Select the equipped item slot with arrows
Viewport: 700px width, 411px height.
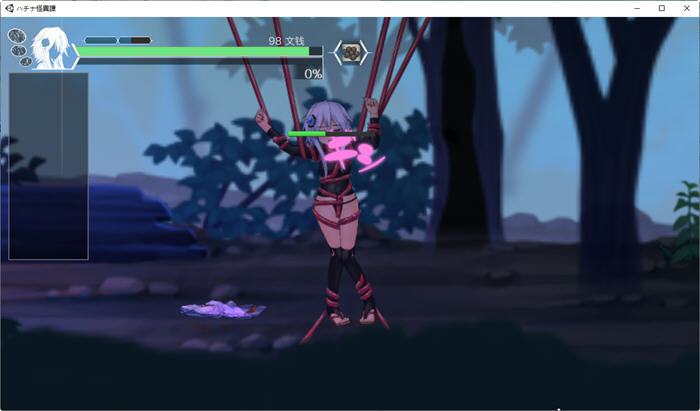pyautogui.click(x=350, y=52)
